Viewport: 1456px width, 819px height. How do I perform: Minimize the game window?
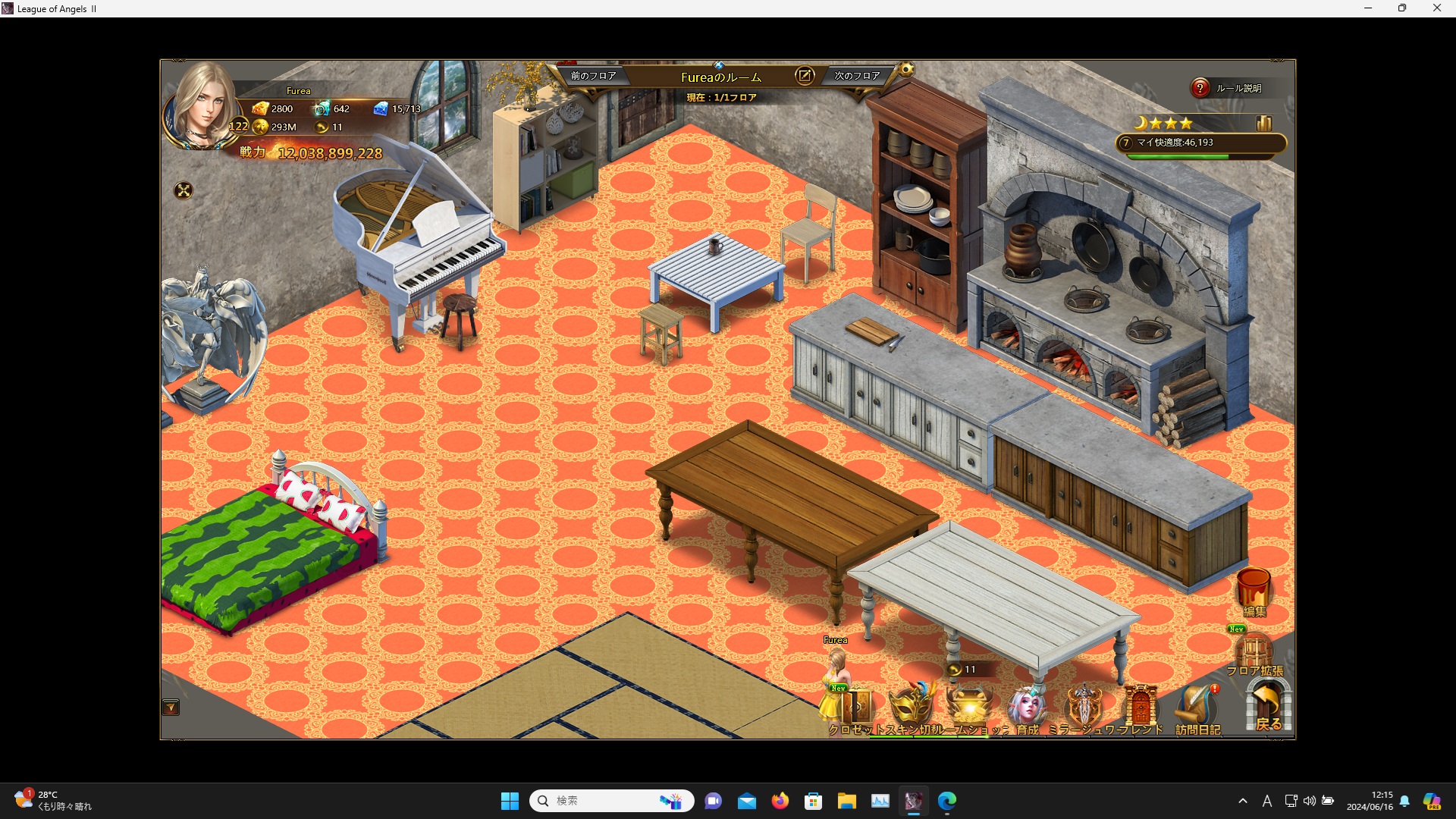point(1368,8)
